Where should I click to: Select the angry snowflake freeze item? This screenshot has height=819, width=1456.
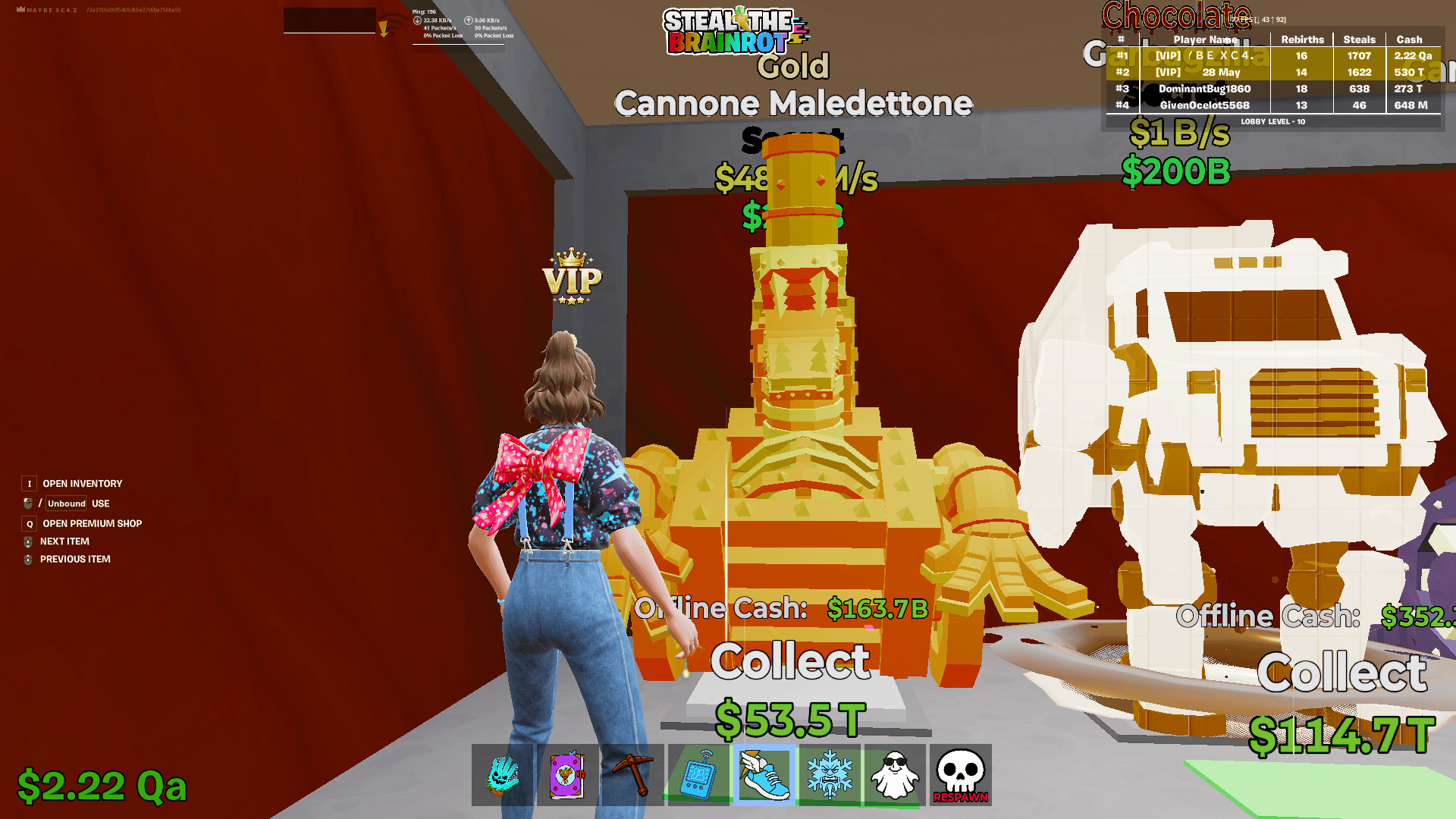pyautogui.click(x=829, y=775)
